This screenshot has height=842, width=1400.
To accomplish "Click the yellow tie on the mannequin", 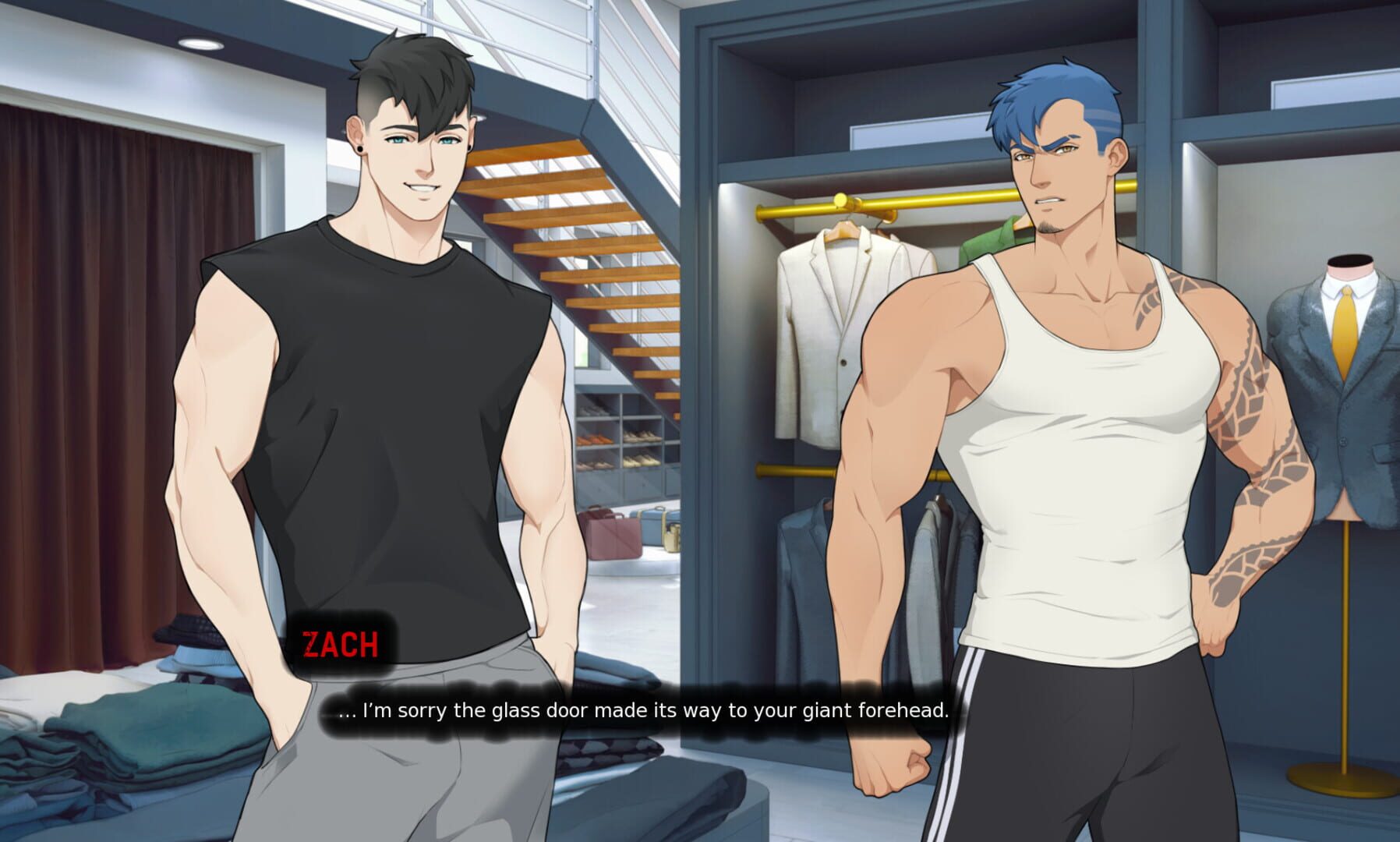I will pos(1345,327).
